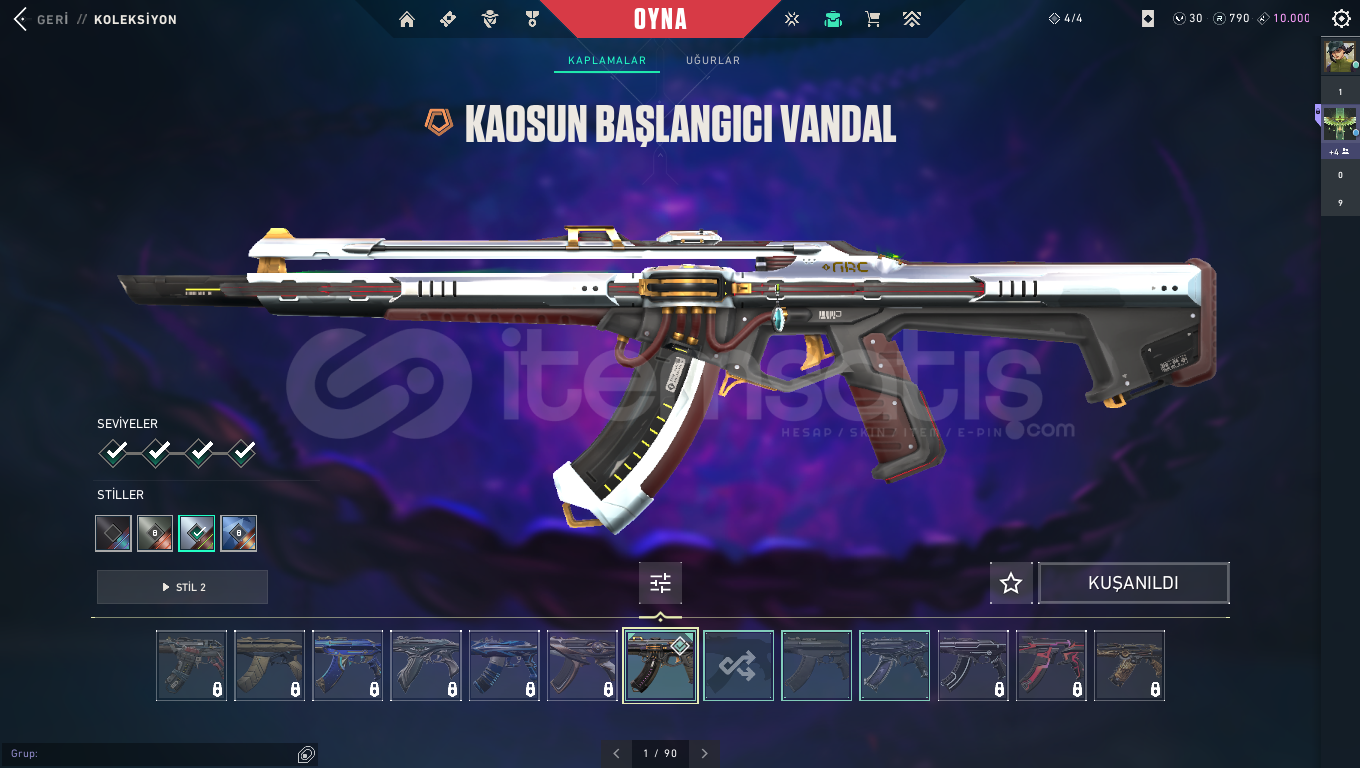
Task: Open the Esports crossed-icon in top bar
Action: 791,18
